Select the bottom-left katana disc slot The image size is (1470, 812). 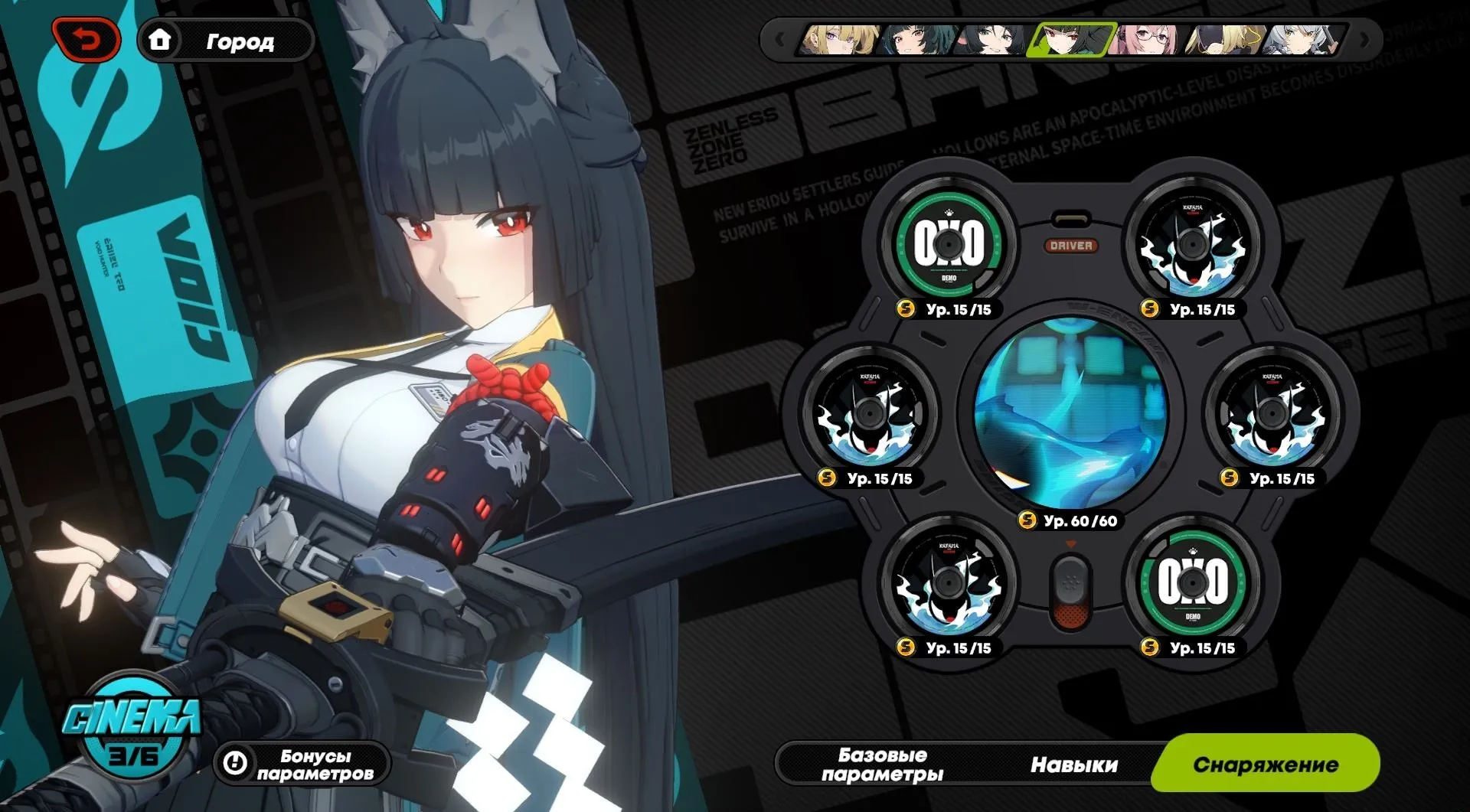pyautogui.click(x=949, y=584)
